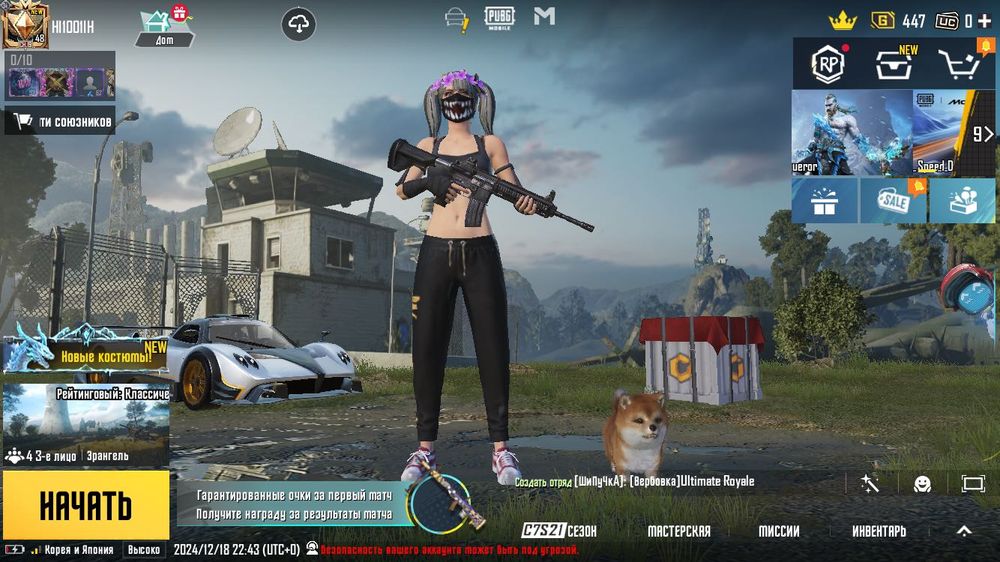This screenshot has width=1000, height=562.
Task: Start the match with the НАЧАТЬ button
Action: 85,506
